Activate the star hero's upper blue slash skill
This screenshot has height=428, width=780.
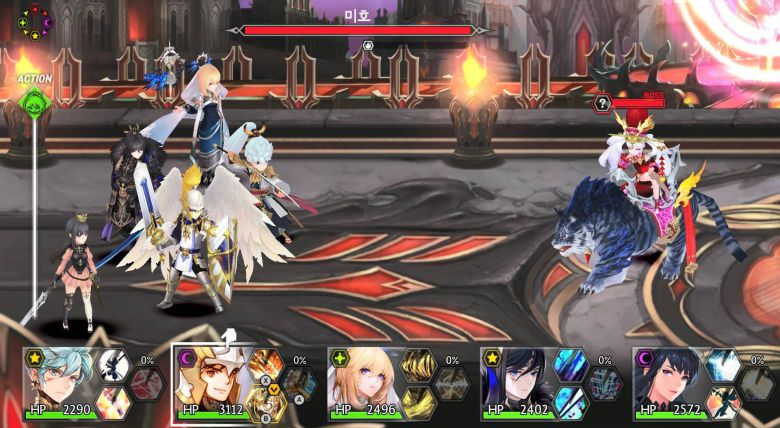click(x=570, y=365)
